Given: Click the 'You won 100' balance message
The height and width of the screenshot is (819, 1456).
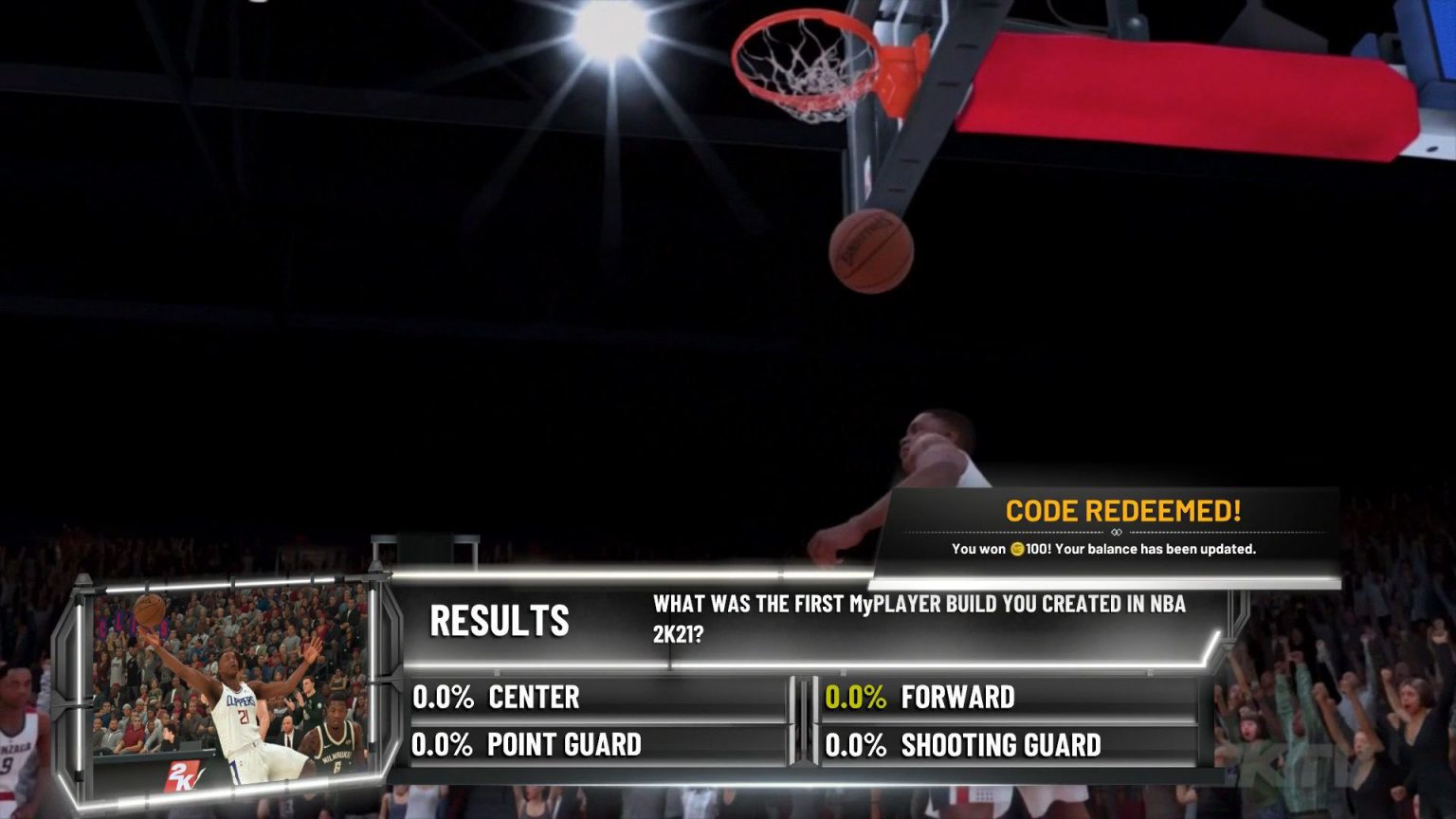Looking at the screenshot, I should pos(1104,549).
